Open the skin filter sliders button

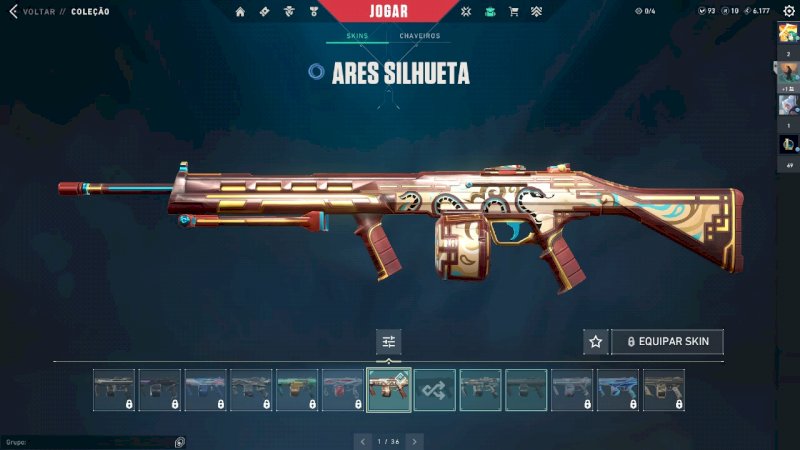pos(389,342)
